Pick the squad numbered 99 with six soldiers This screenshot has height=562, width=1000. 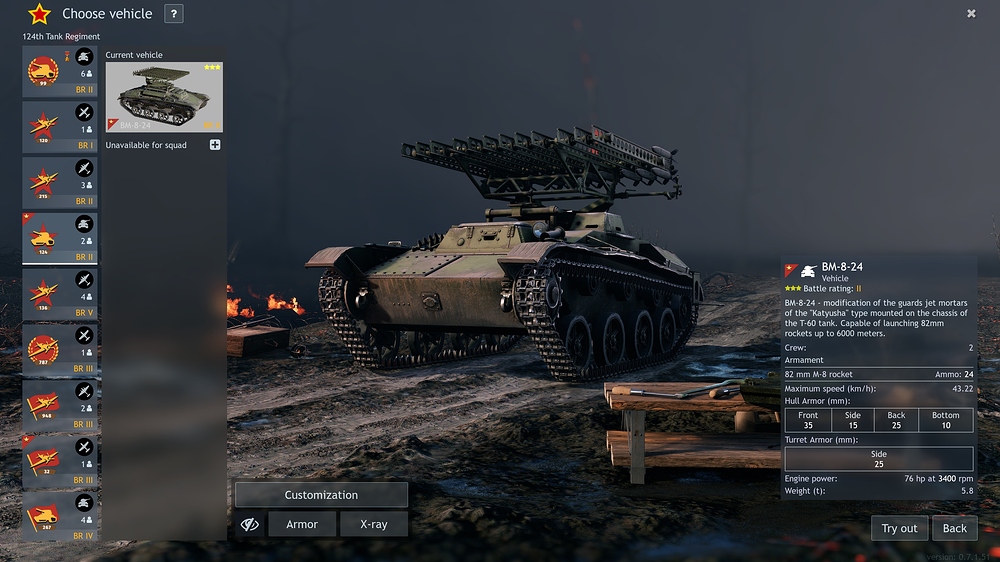60,71
